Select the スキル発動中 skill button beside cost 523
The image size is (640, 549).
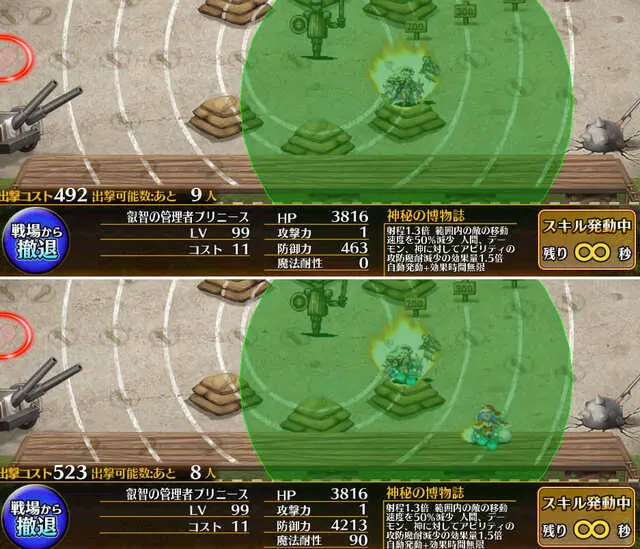[x=587, y=513]
